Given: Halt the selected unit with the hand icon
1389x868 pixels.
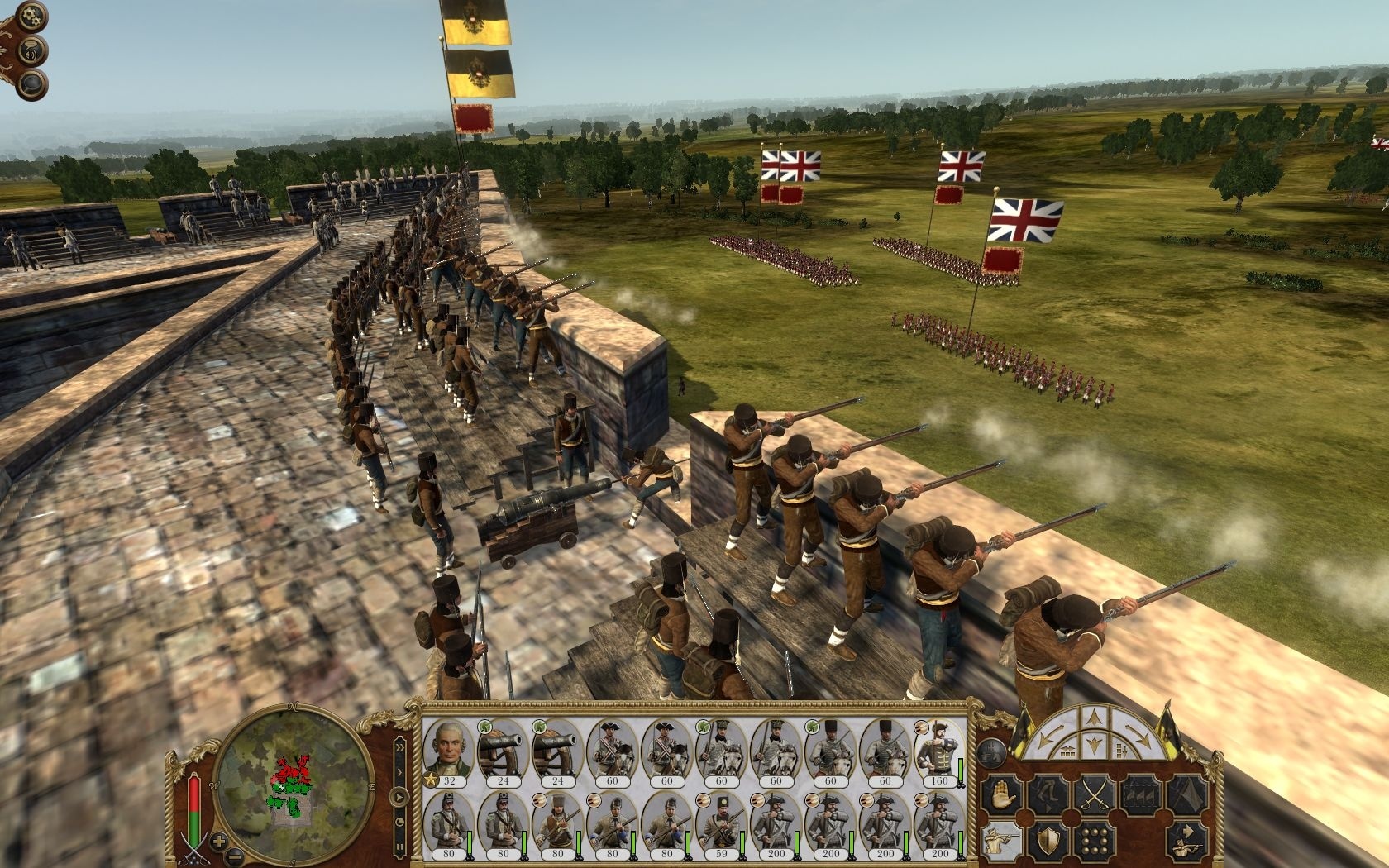Looking at the screenshot, I should click(1000, 794).
